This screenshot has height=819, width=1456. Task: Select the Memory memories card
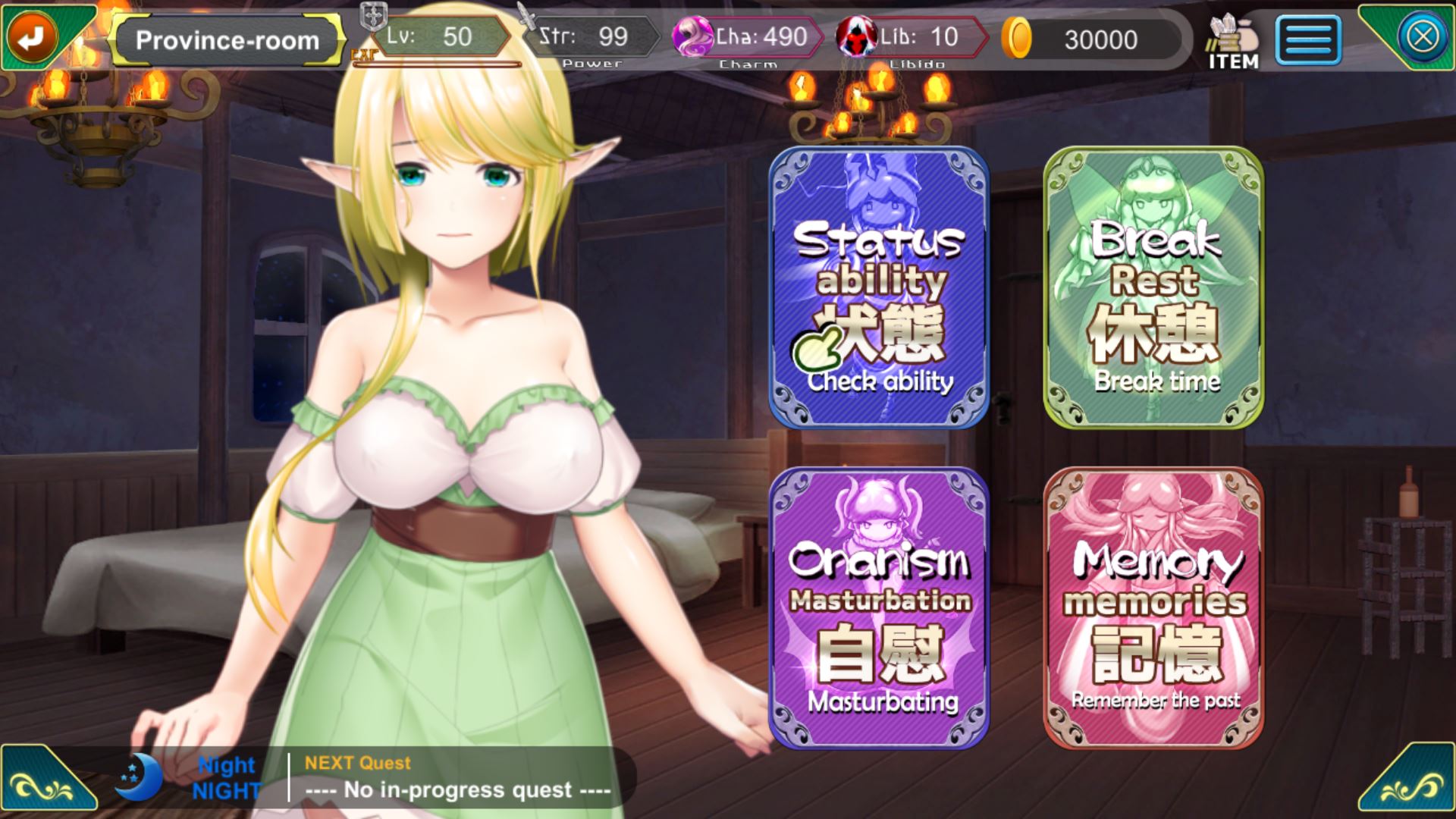coord(1153,607)
